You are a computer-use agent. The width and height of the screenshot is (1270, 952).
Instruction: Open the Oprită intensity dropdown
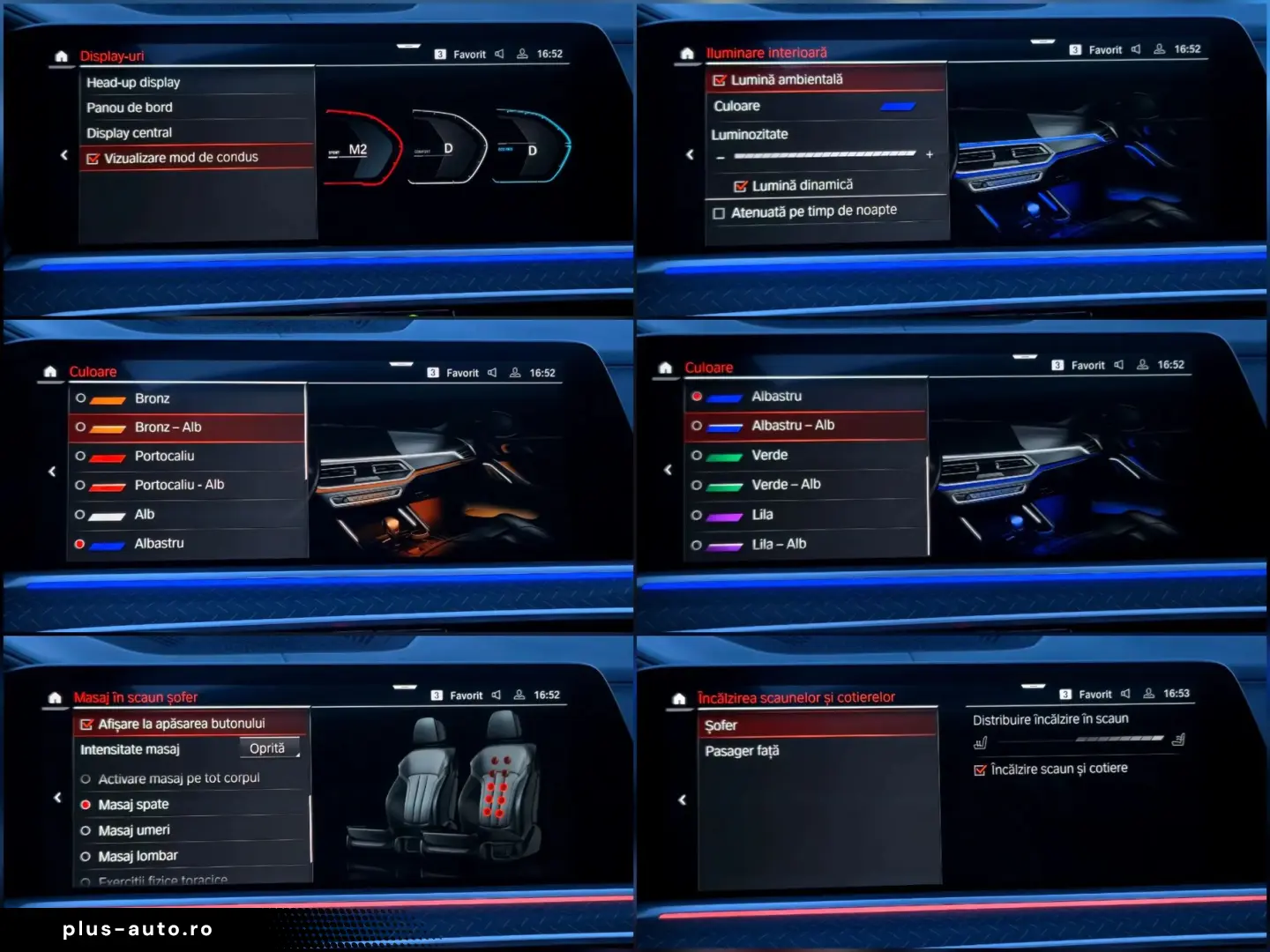tap(268, 747)
